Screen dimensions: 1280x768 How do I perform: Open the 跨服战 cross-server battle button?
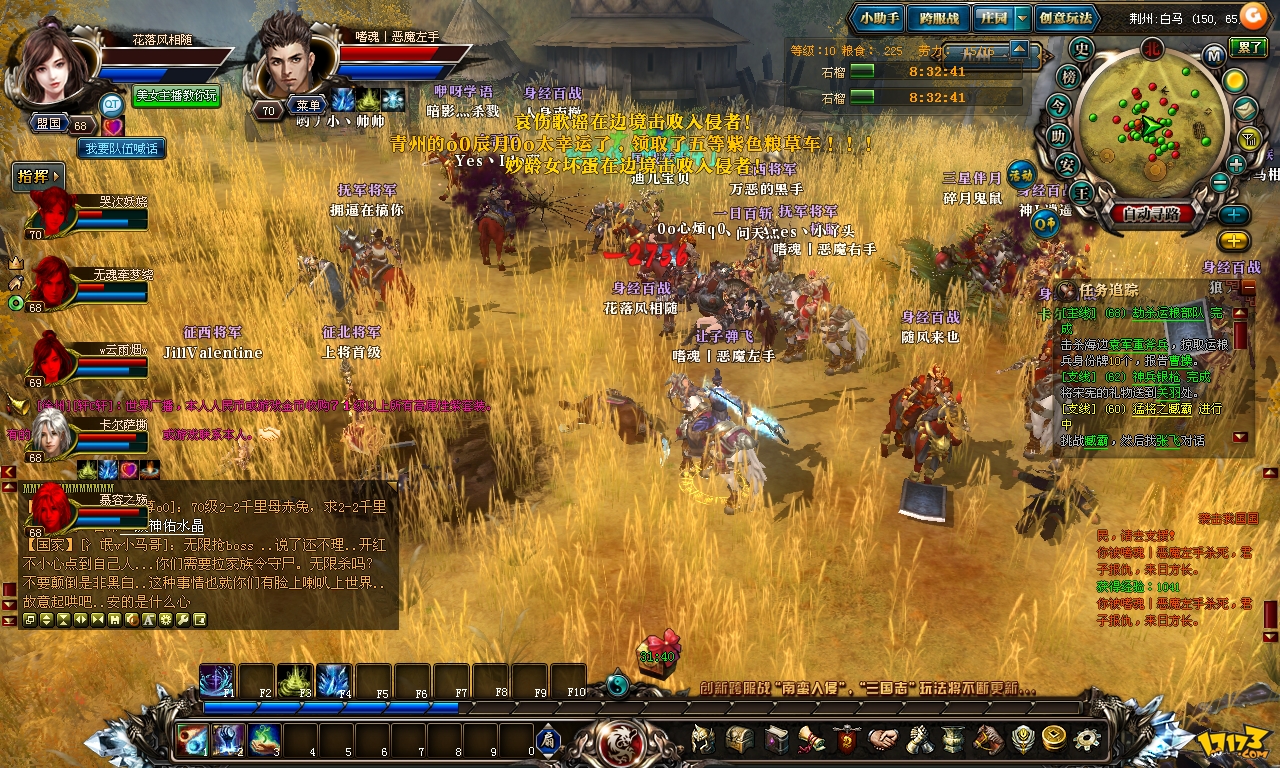pos(939,18)
